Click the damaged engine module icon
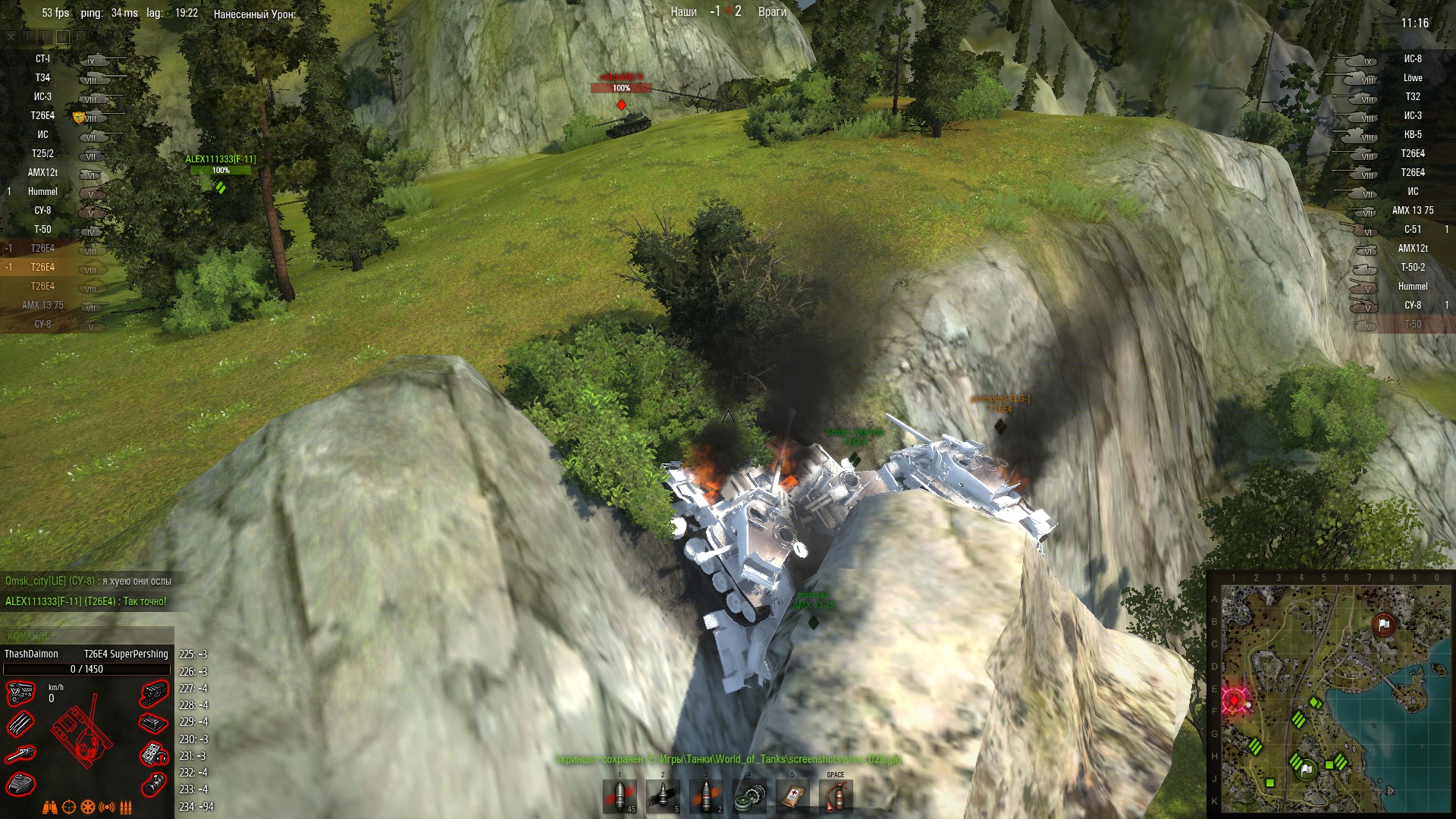 click(20, 692)
